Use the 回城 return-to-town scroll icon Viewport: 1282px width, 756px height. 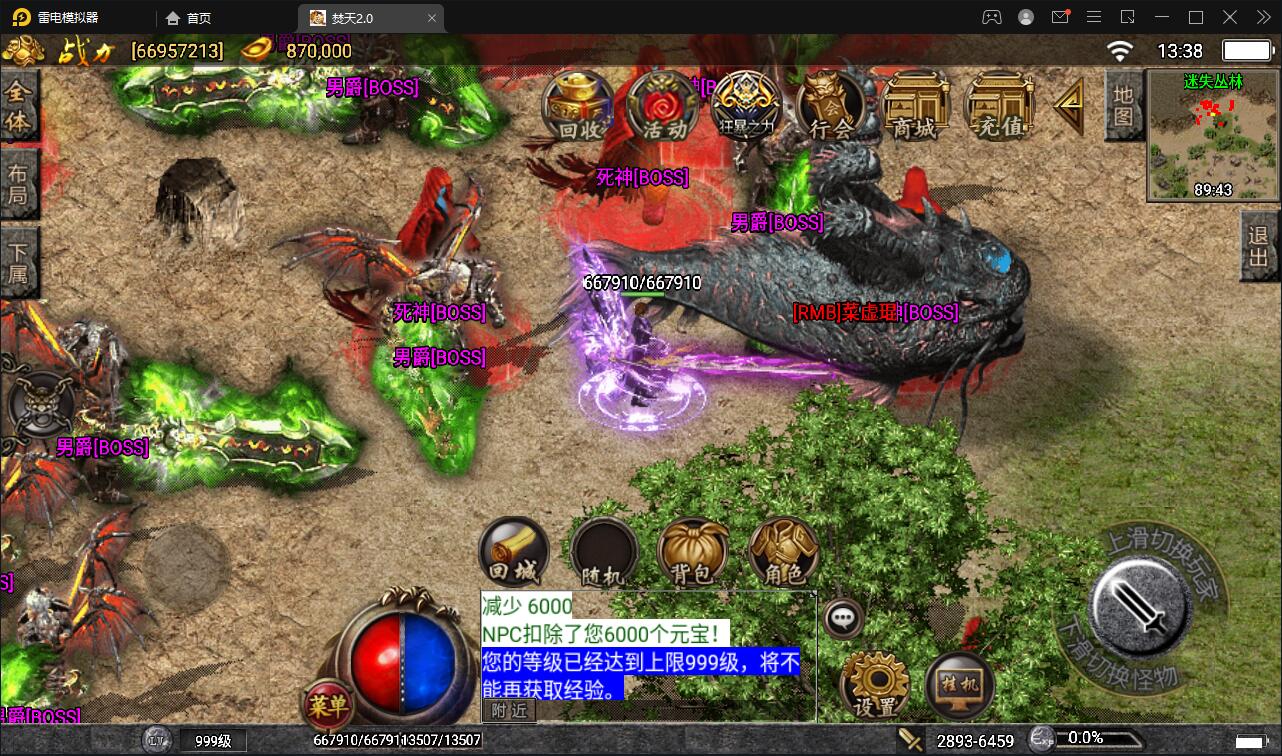[x=513, y=551]
